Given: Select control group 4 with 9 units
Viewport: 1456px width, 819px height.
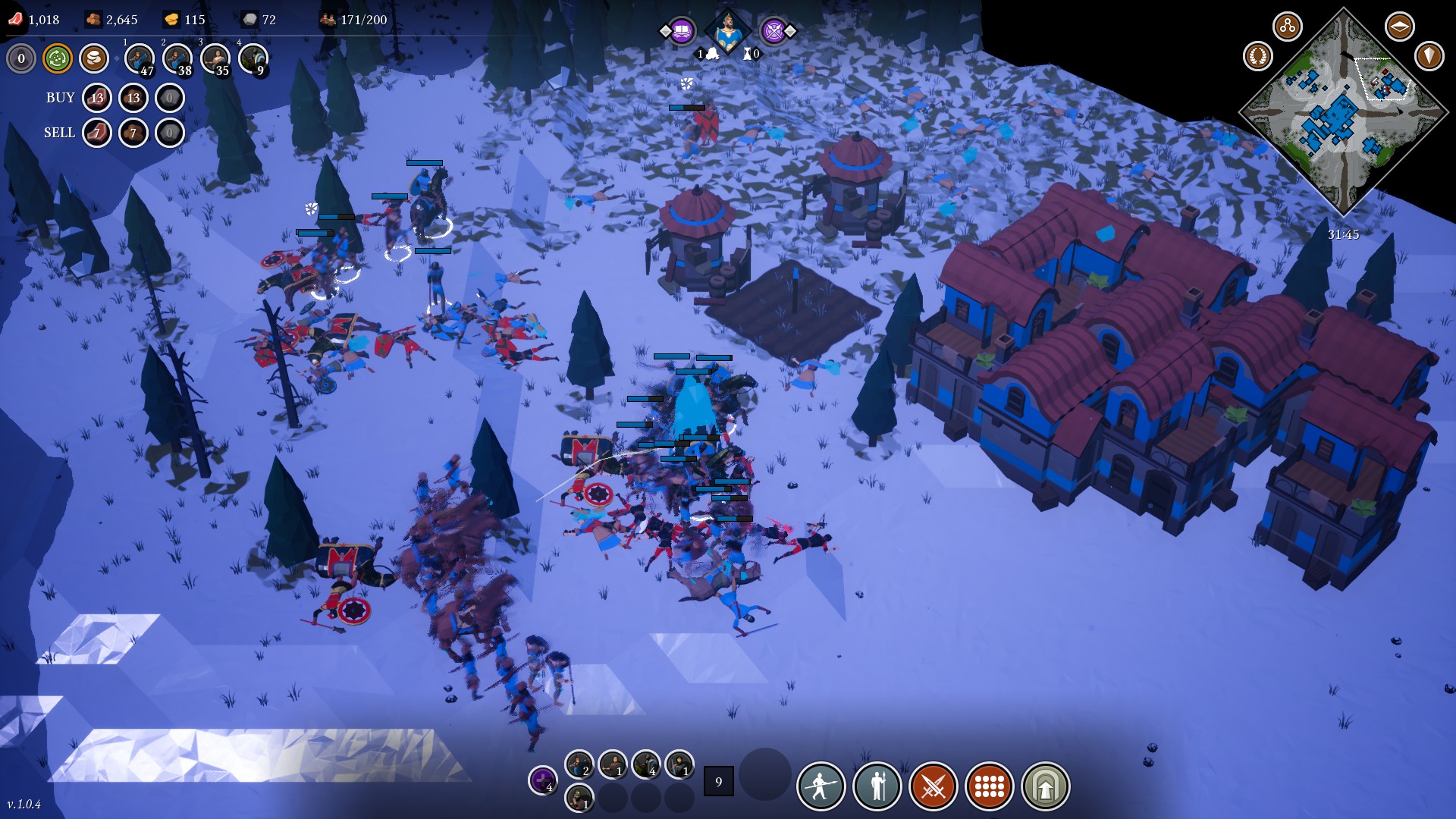Looking at the screenshot, I should (253, 58).
